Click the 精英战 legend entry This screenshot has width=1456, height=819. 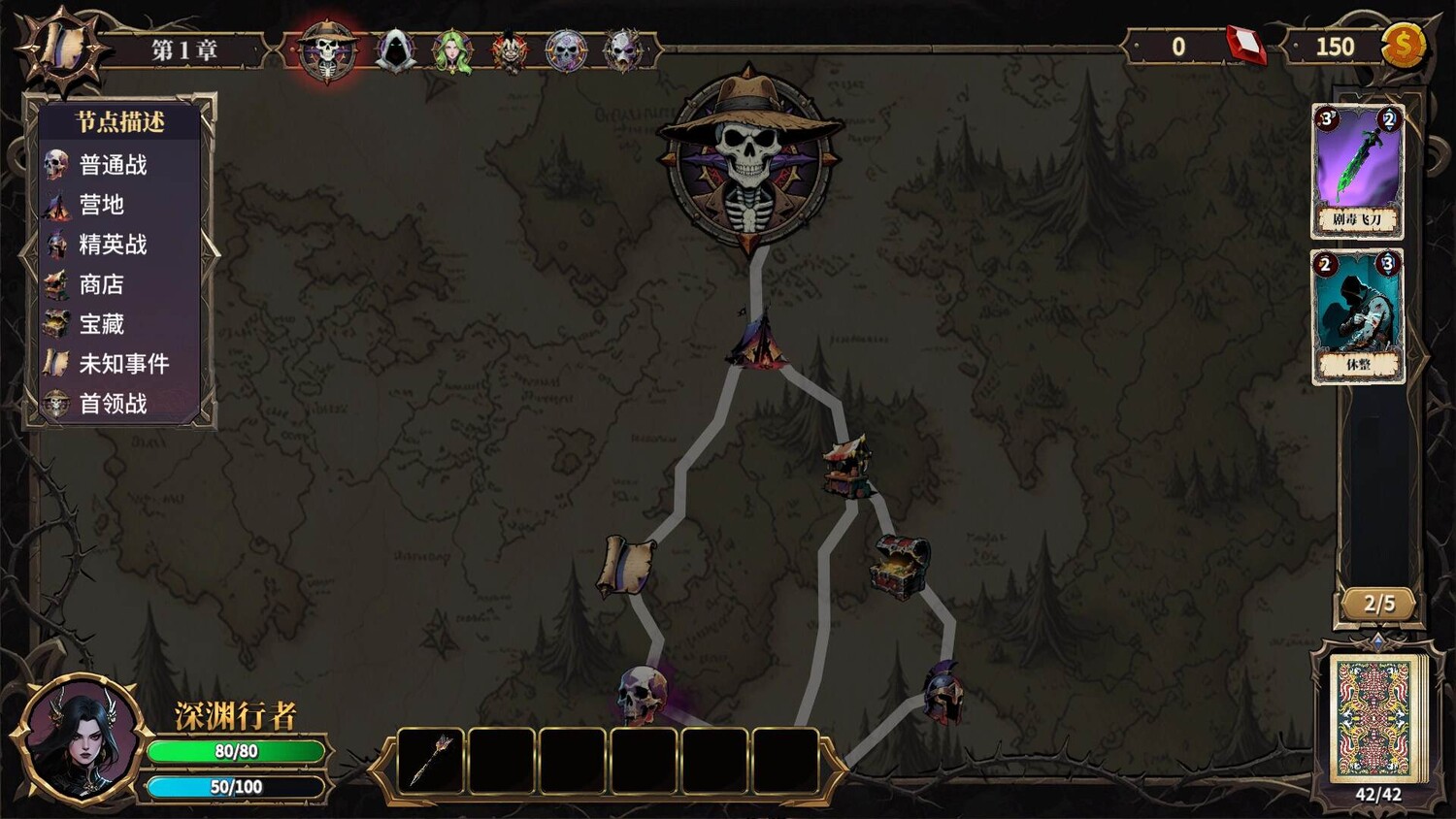(x=113, y=245)
